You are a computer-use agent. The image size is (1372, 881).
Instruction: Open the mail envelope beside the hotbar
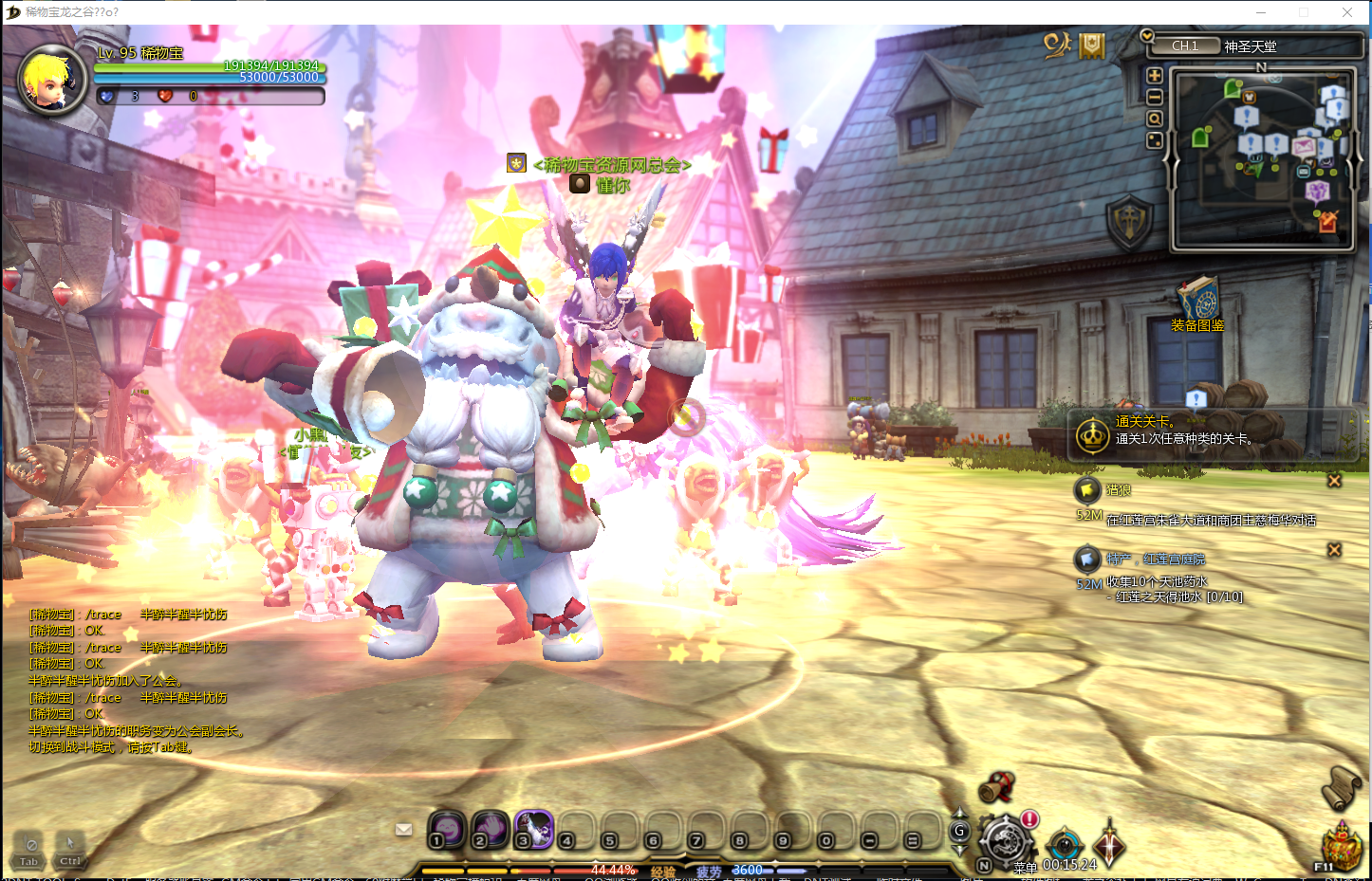click(x=404, y=829)
